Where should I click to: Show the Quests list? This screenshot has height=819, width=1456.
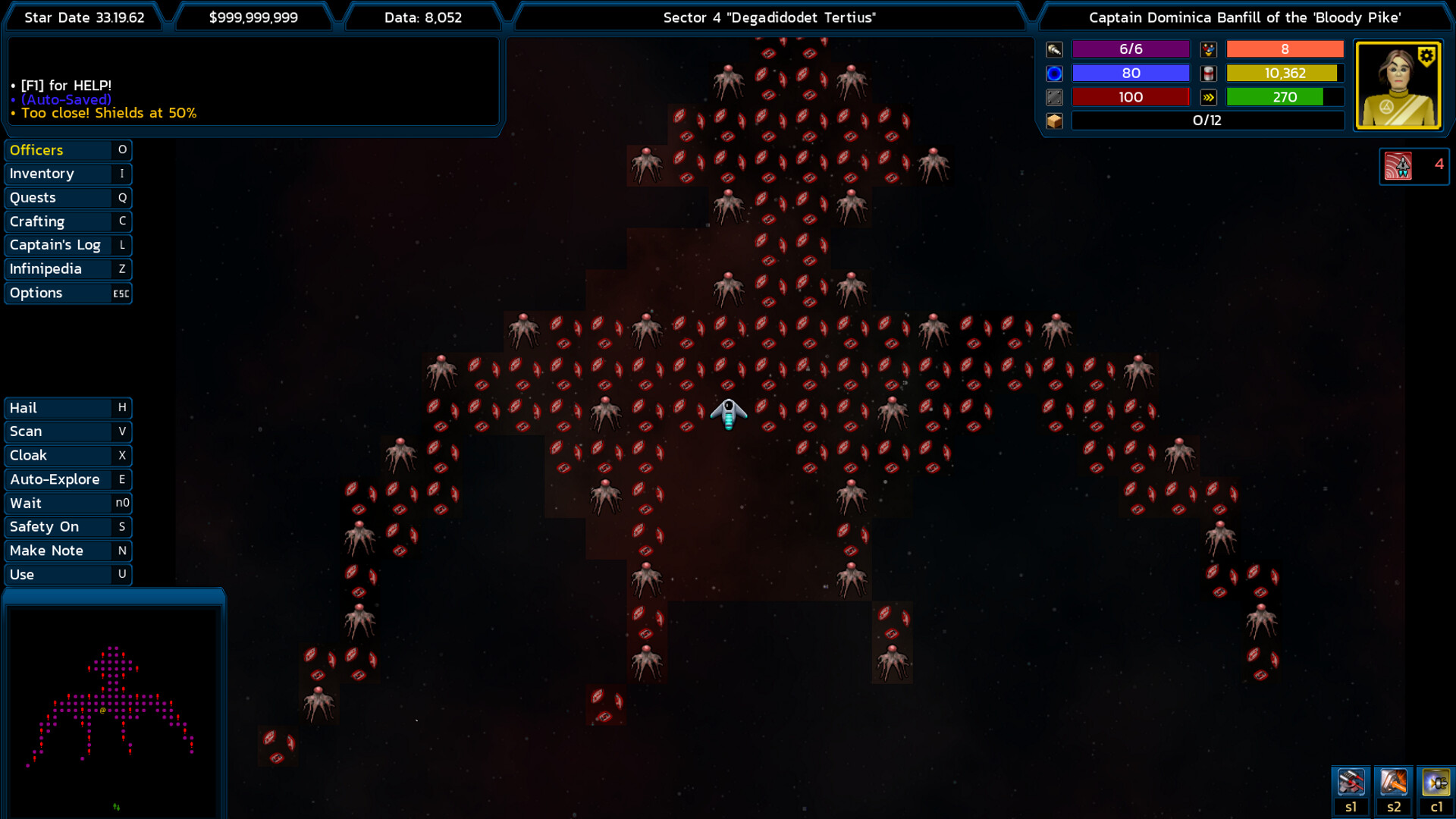click(x=67, y=198)
